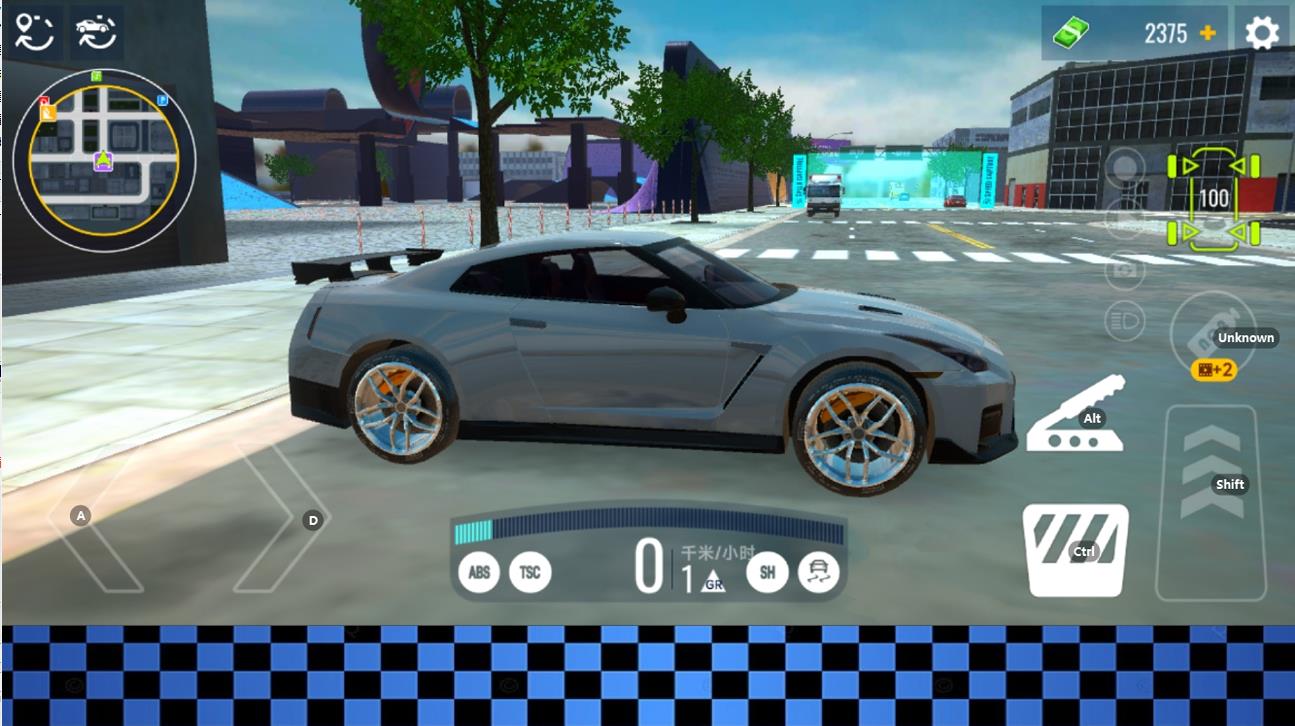
Task: Activate the nitro bottle boost
Action: pyautogui.click(x=1212, y=337)
